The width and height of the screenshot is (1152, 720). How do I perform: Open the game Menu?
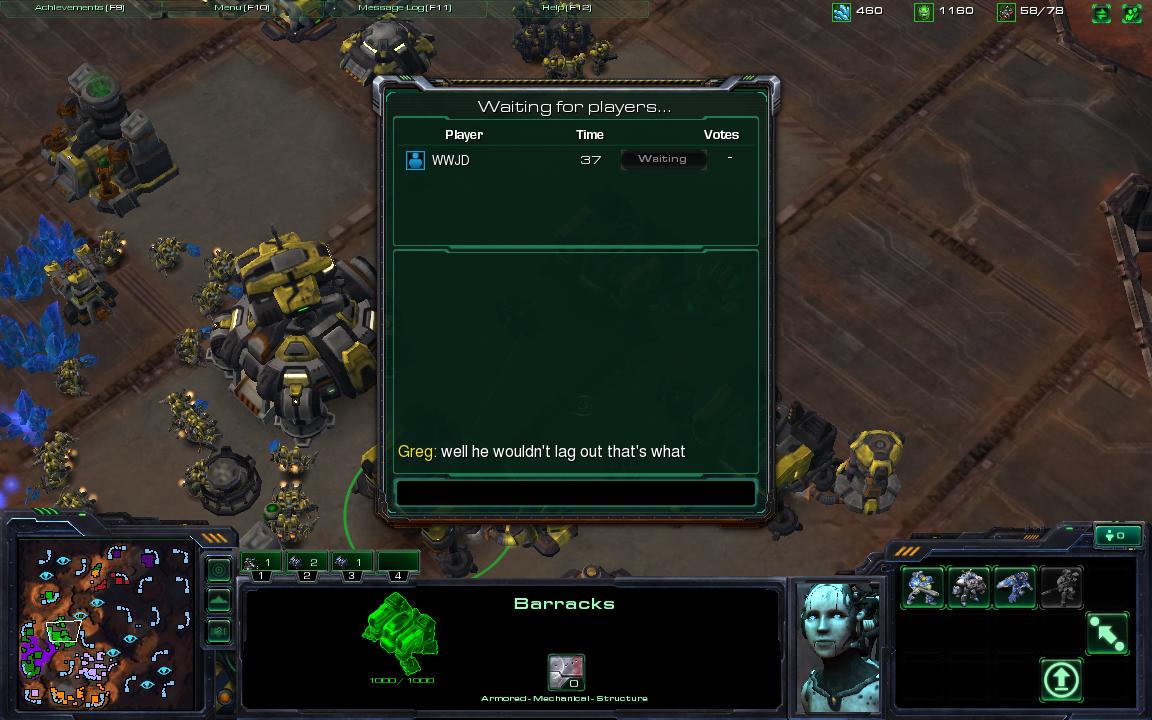point(242,8)
